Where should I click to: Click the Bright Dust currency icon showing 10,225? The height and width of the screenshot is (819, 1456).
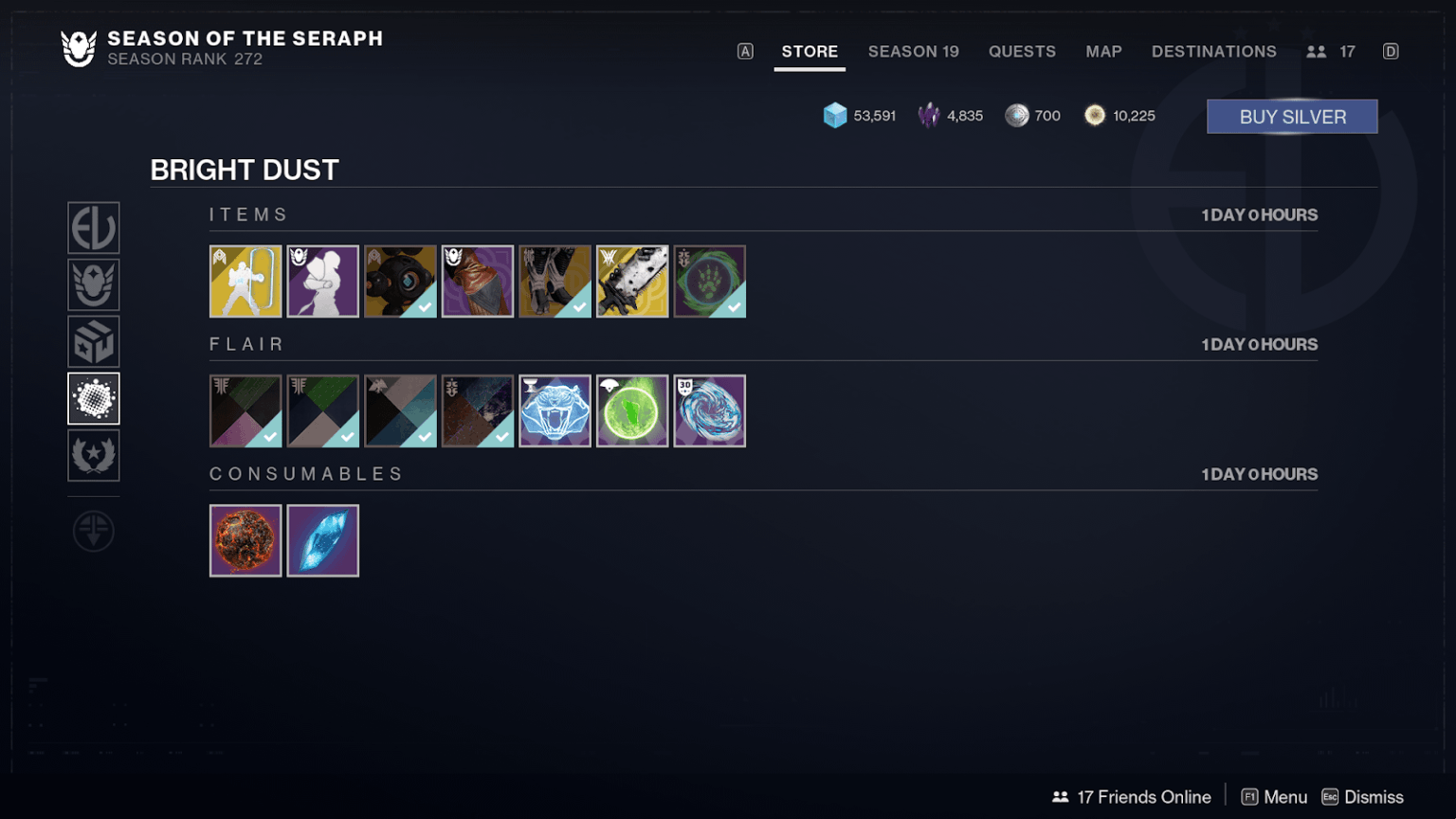click(x=1097, y=115)
